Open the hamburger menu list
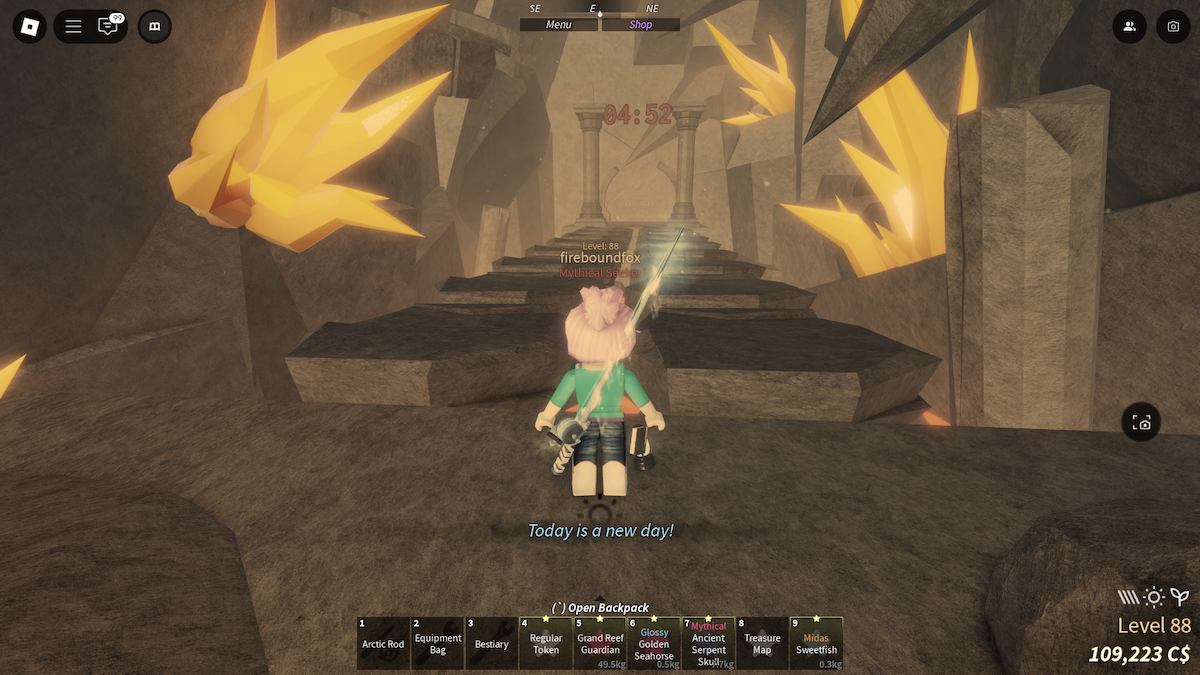Image resolution: width=1200 pixels, height=675 pixels. pos(73,27)
